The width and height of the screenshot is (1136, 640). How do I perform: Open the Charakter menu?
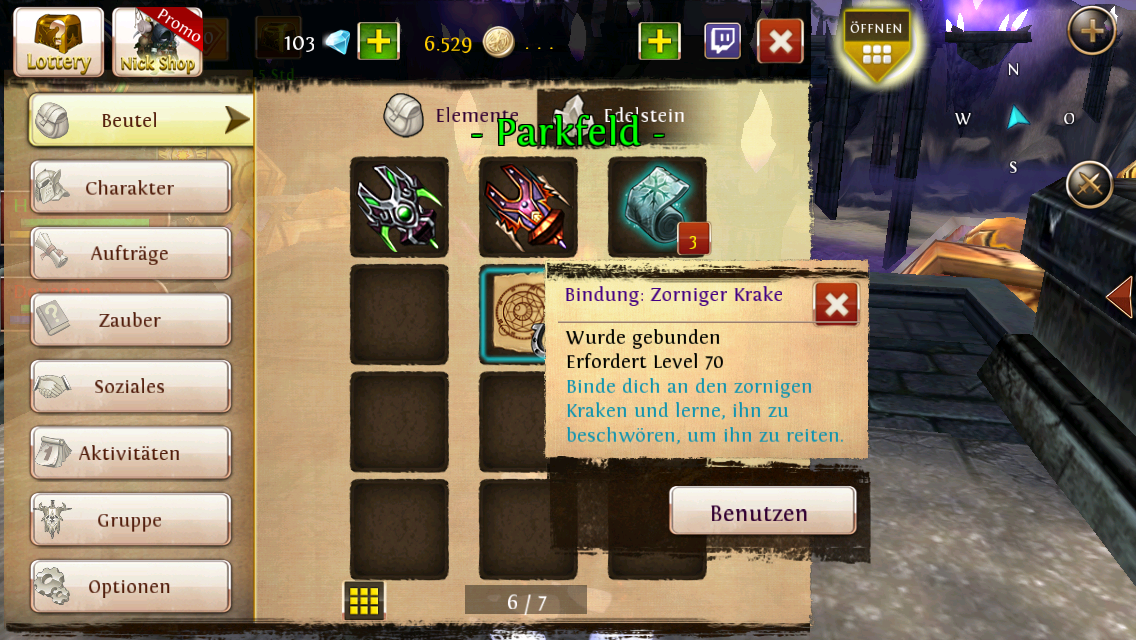pyautogui.click(x=130, y=188)
